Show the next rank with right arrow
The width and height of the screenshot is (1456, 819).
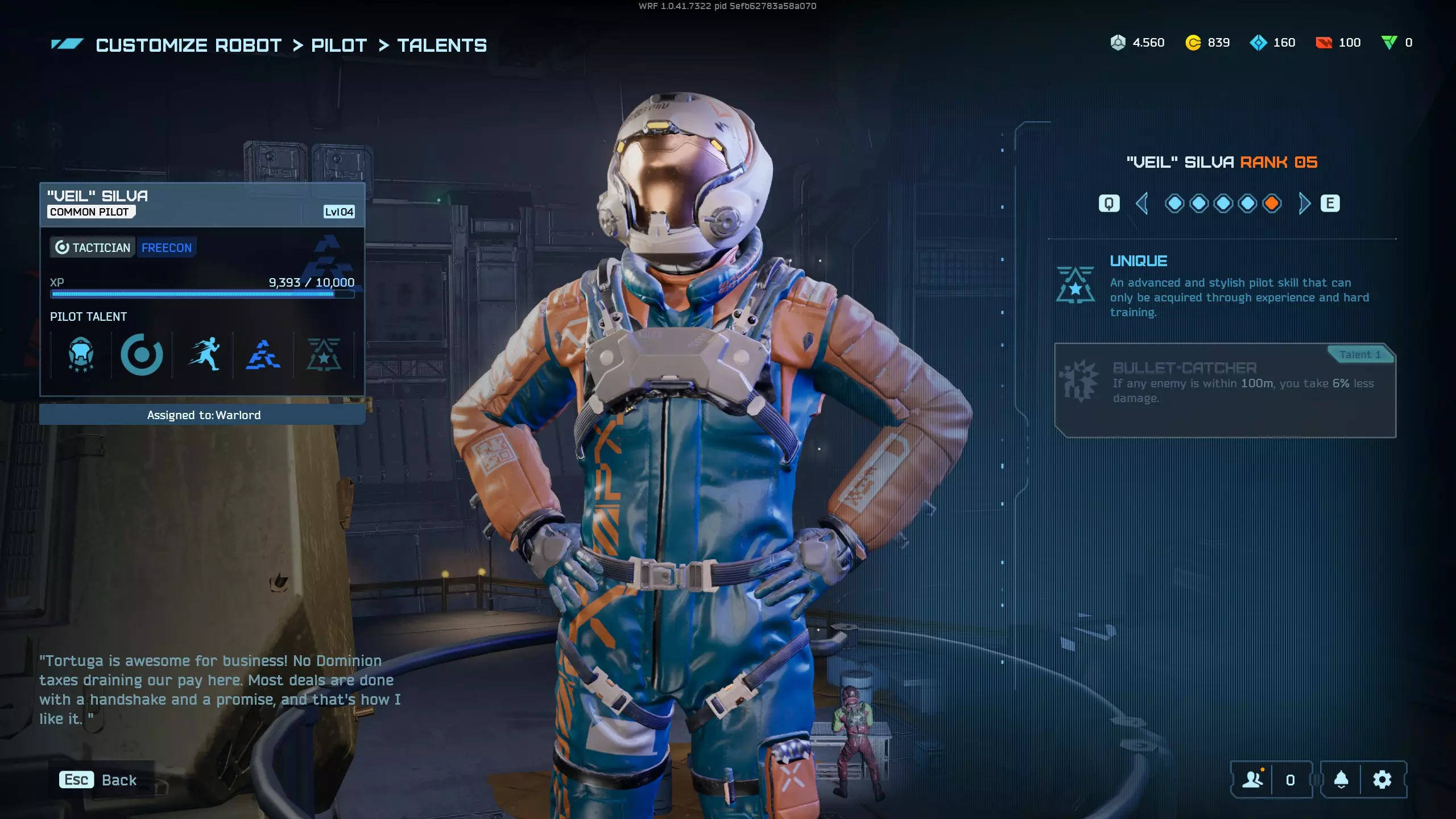click(1304, 203)
